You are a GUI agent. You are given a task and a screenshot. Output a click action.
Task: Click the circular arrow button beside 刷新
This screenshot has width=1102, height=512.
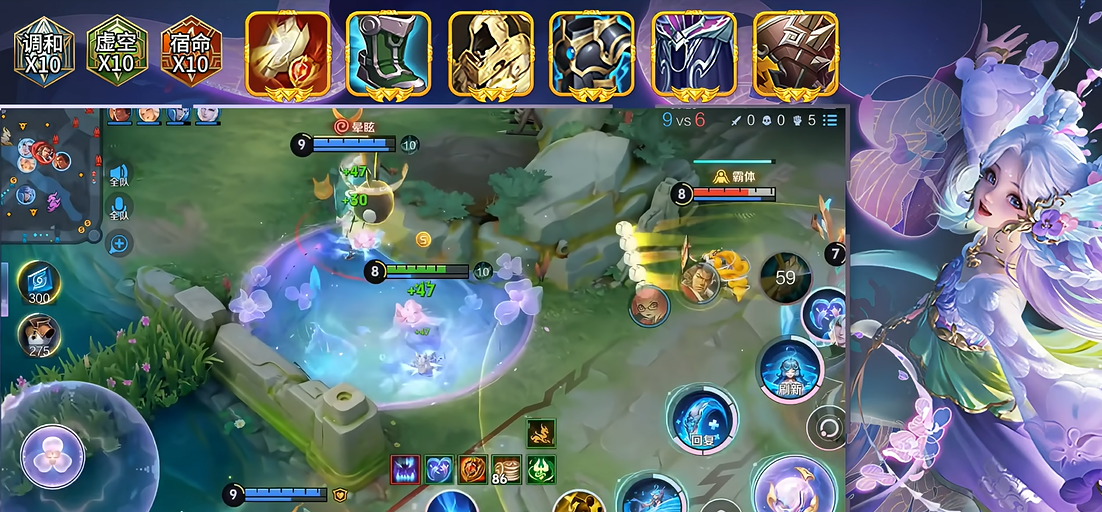pyautogui.click(x=827, y=426)
